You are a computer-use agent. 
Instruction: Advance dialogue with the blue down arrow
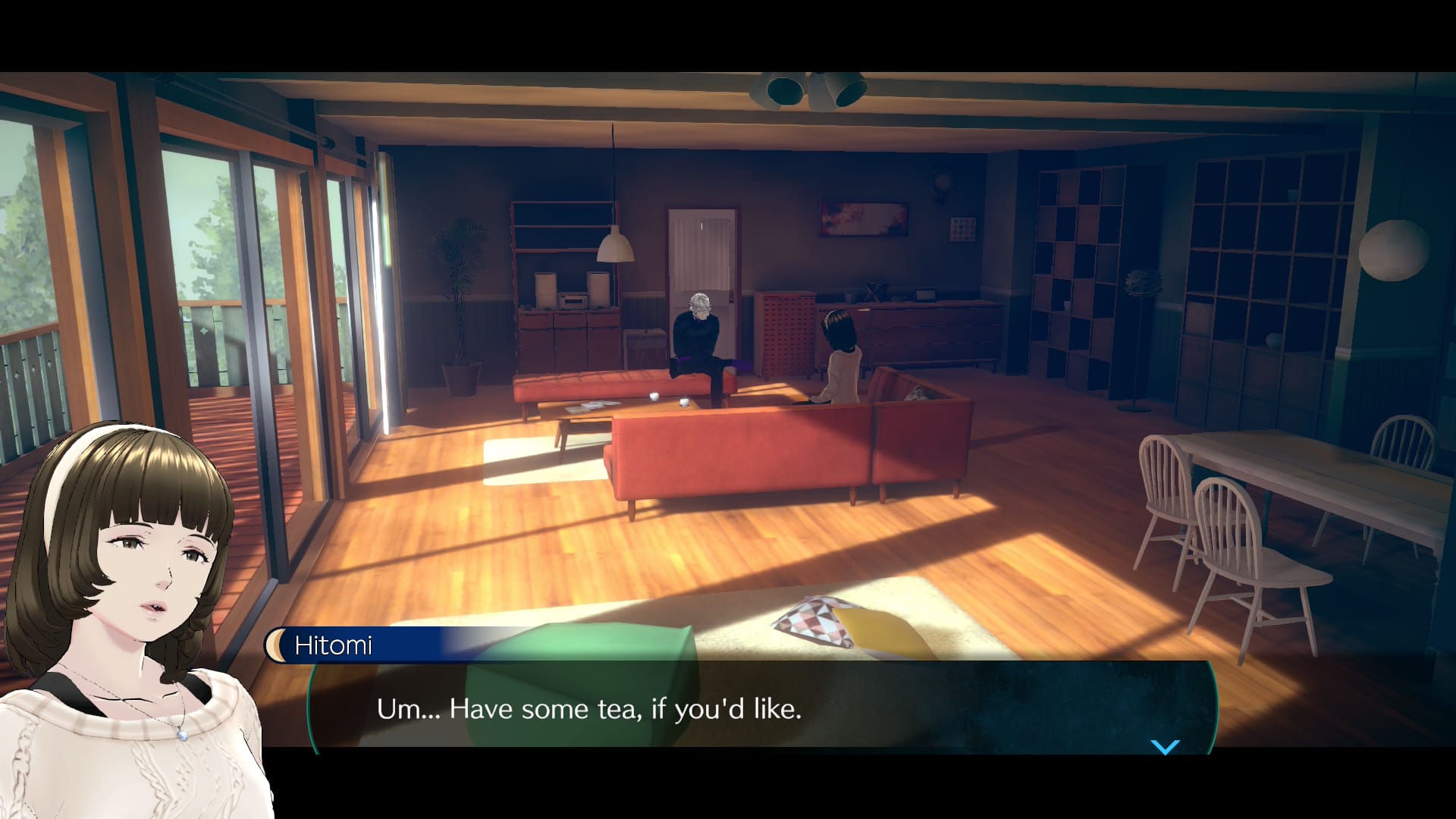point(1165,746)
